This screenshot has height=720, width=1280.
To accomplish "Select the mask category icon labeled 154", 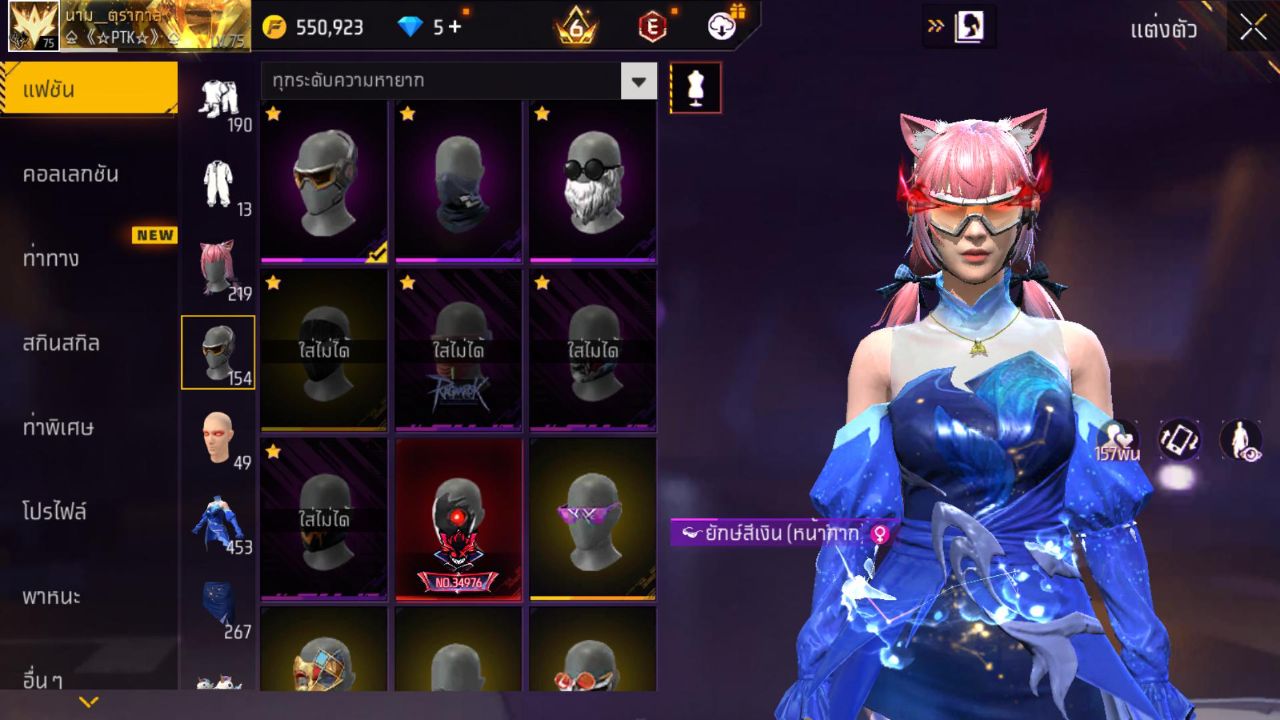I will click(x=219, y=350).
